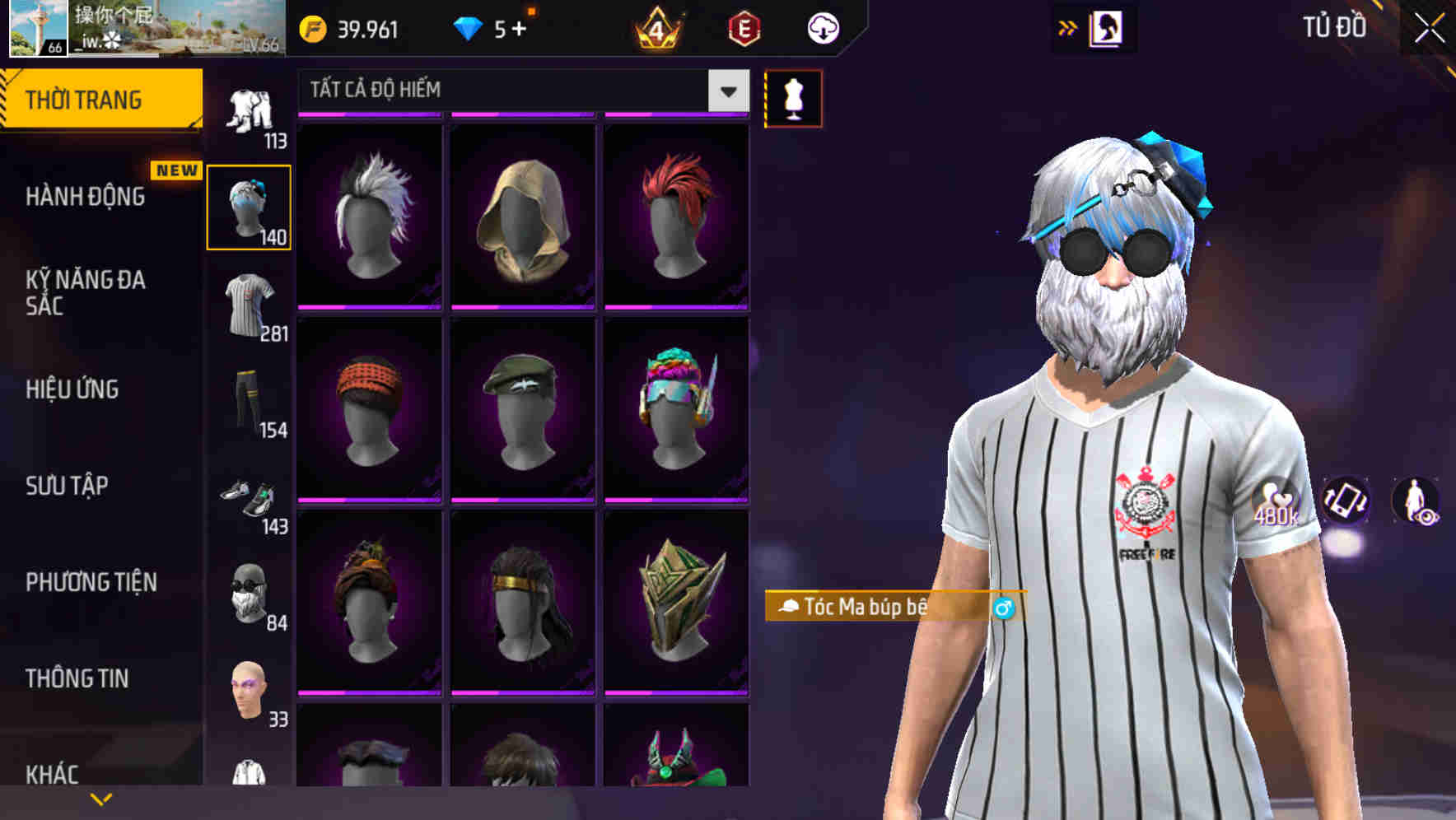
Task: Click the dropdown arrow next to the rarity filter
Action: click(726, 91)
